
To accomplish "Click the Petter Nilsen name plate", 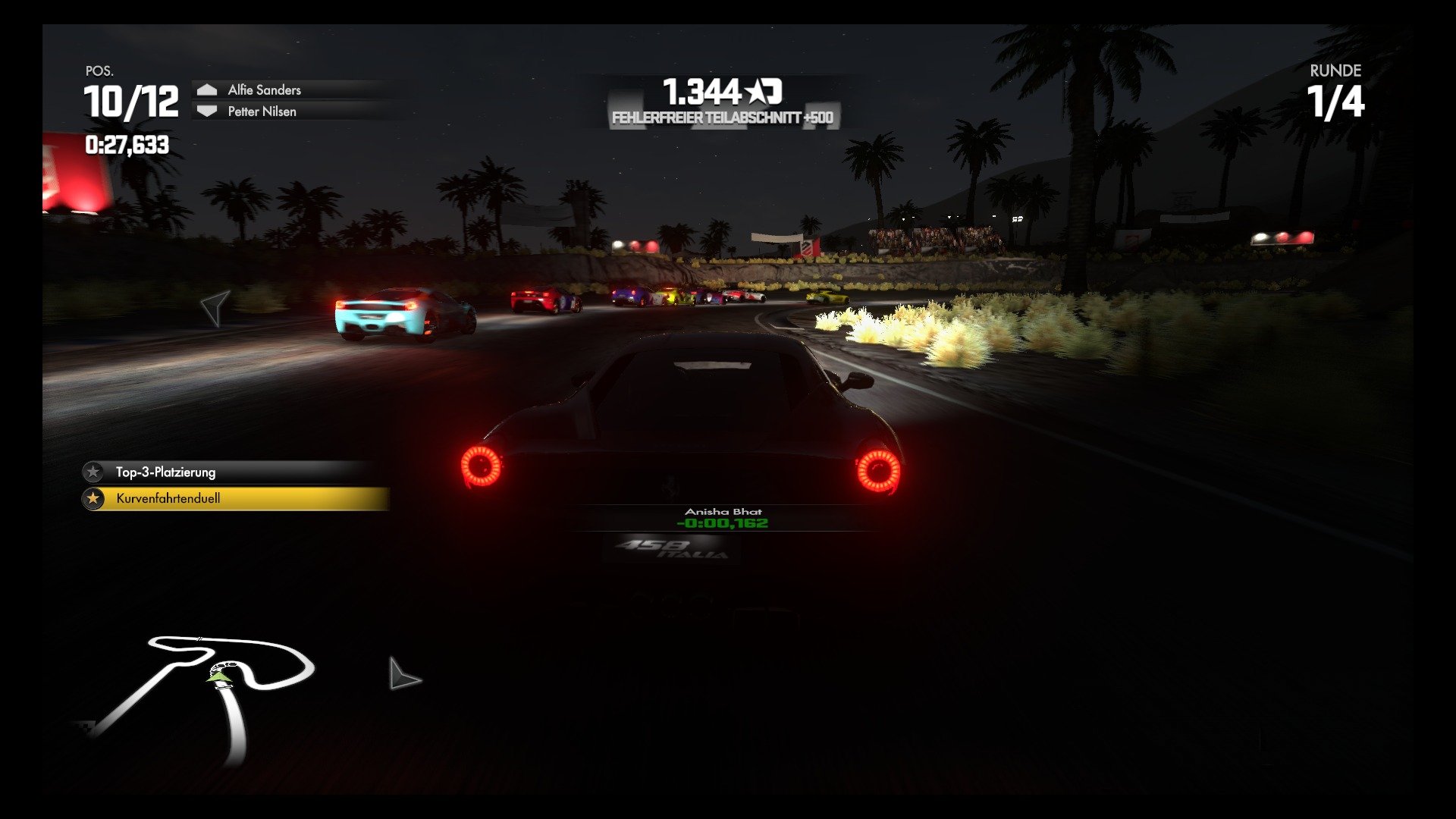I will 261,111.
